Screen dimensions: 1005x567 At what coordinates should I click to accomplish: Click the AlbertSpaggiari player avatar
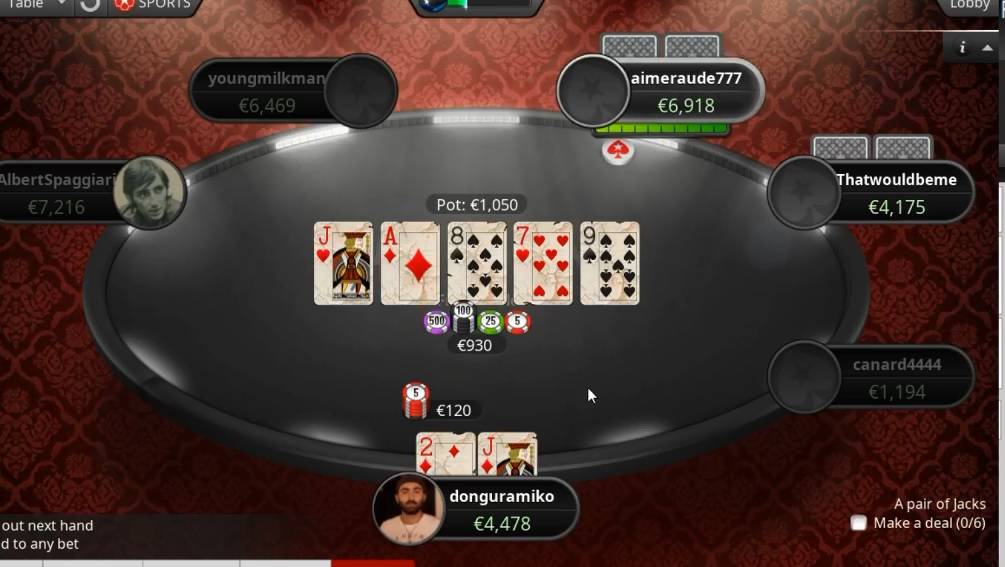149,193
